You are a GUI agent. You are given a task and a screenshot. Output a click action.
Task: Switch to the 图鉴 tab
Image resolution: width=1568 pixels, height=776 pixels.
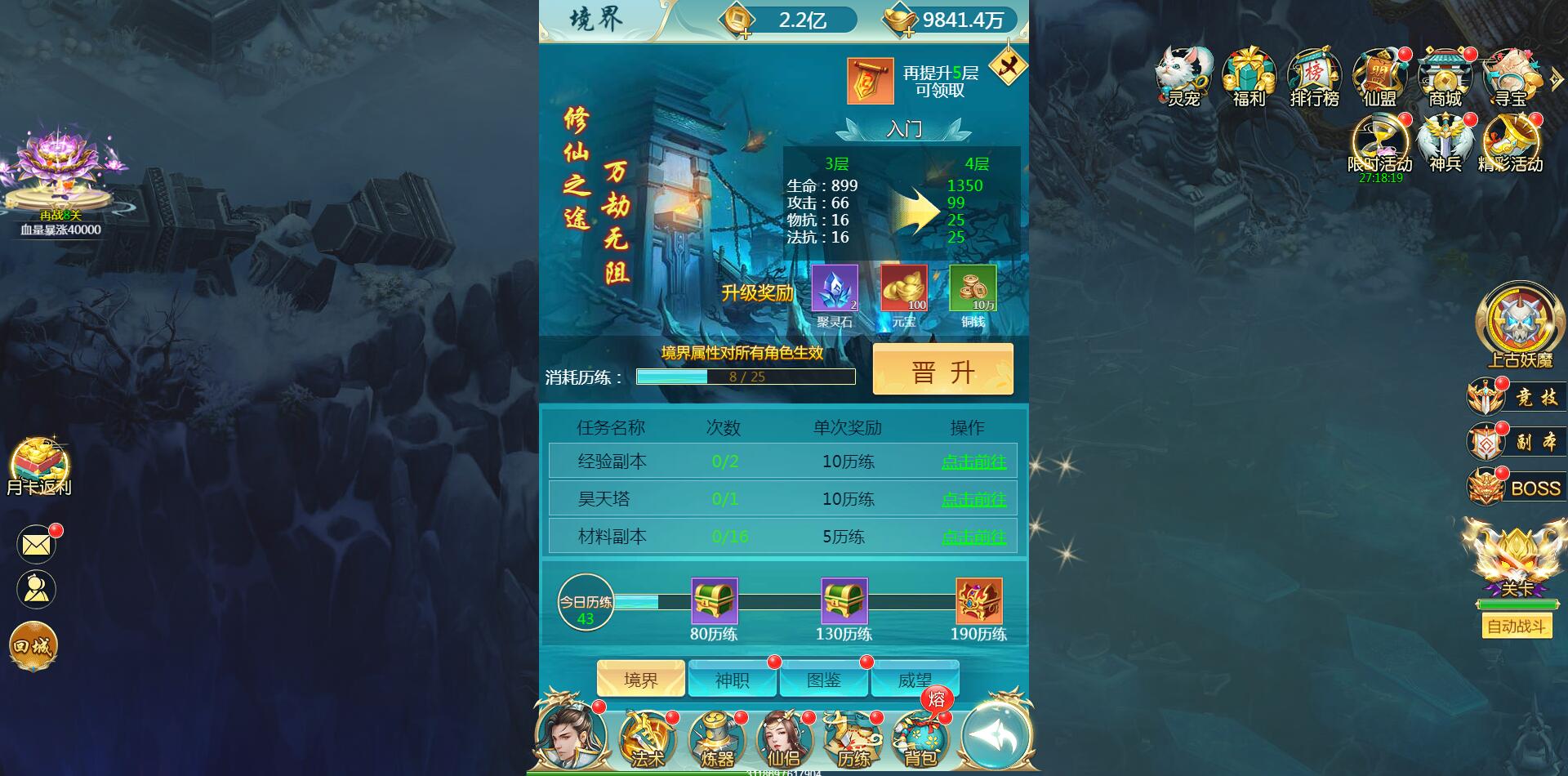coord(825,679)
